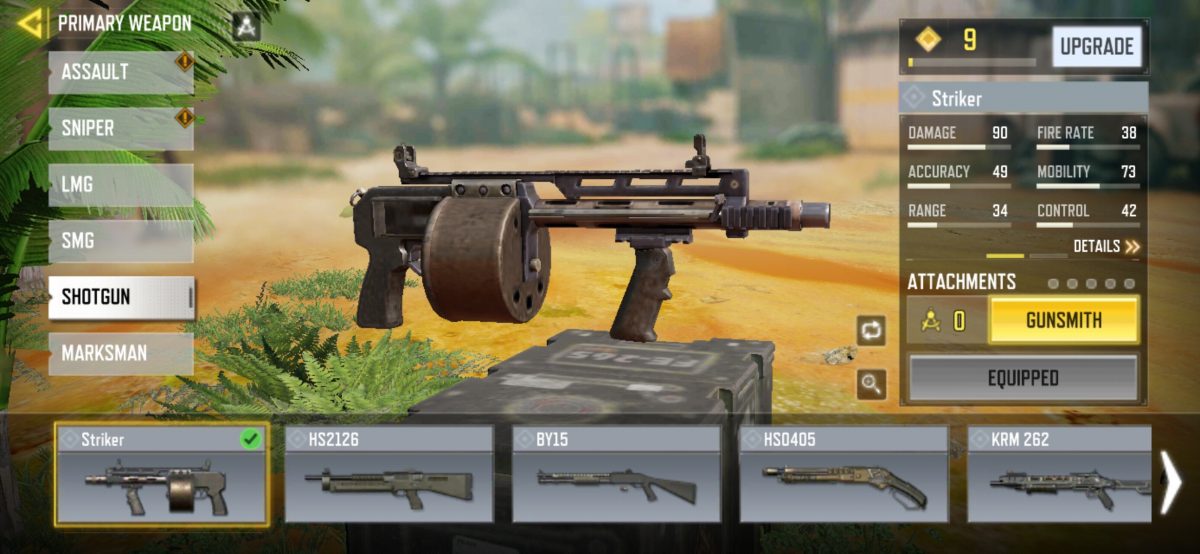Expand weapon stat Details

click(1106, 246)
